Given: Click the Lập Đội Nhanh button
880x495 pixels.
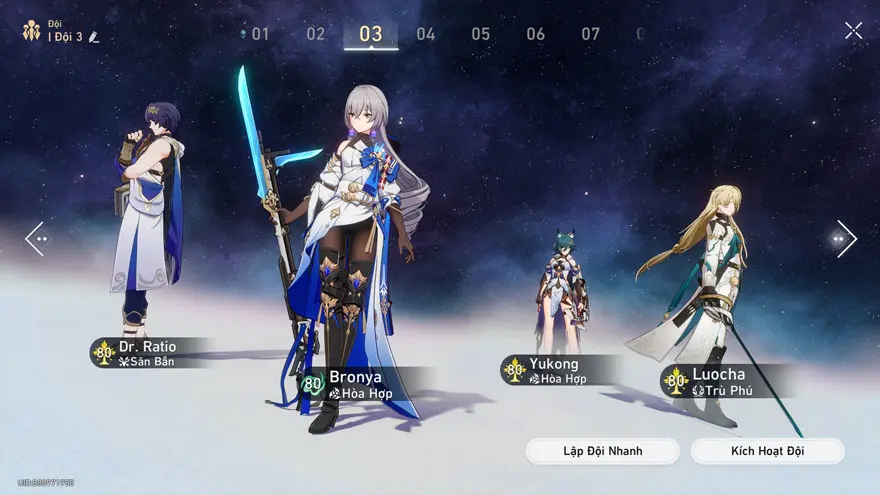Looking at the screenshot, I should (603, 451).
